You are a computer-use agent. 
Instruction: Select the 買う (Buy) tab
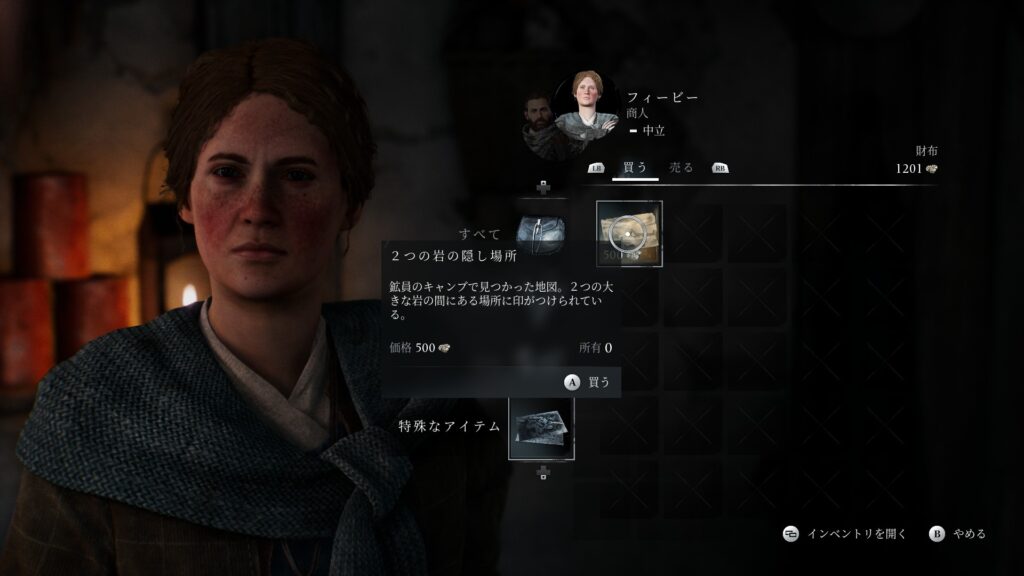[635, 168]
